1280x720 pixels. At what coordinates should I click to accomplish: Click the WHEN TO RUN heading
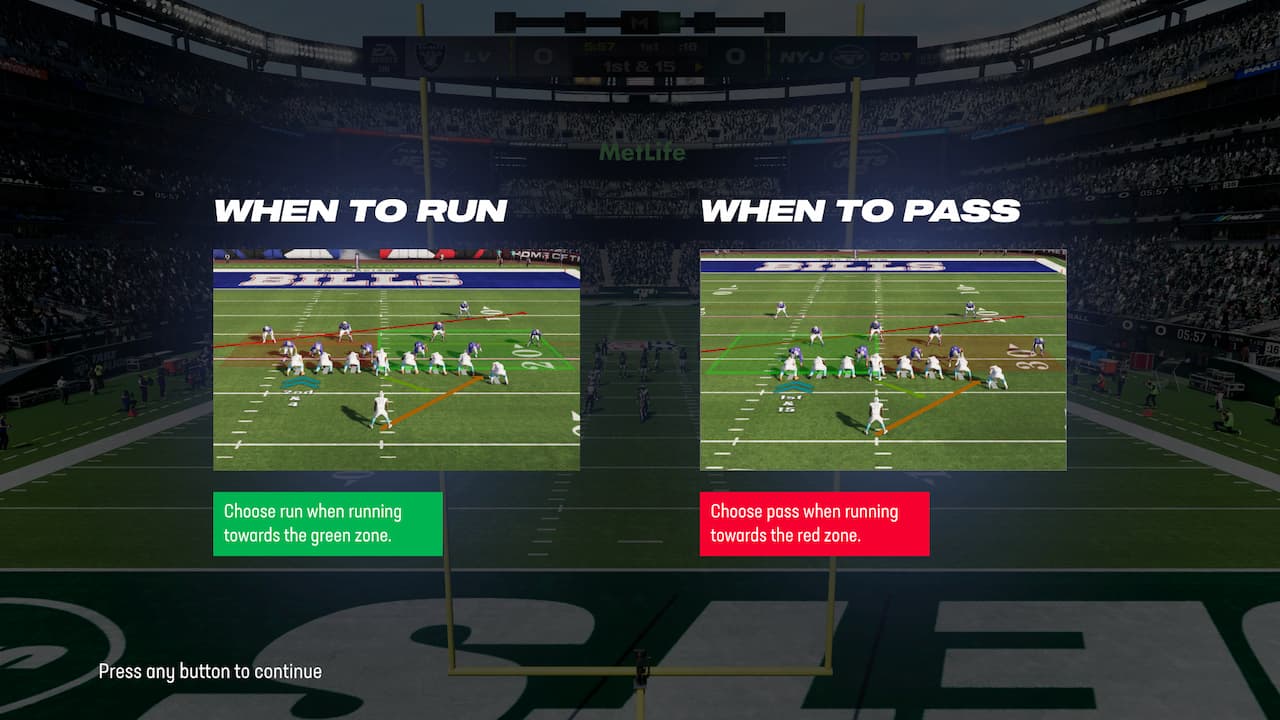coord(363,210)
